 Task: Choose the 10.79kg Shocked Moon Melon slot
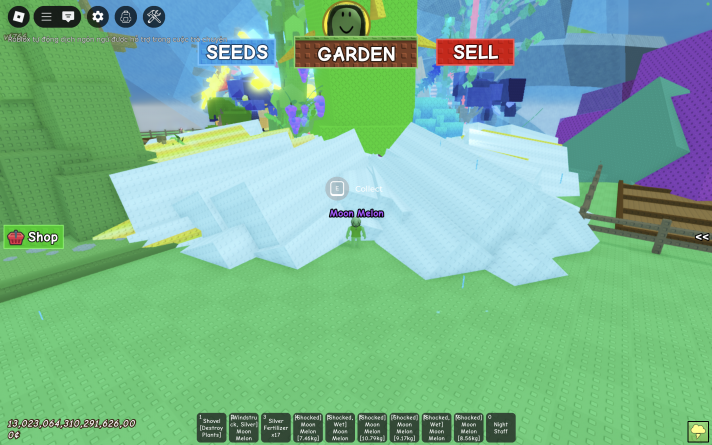point(372,427)
